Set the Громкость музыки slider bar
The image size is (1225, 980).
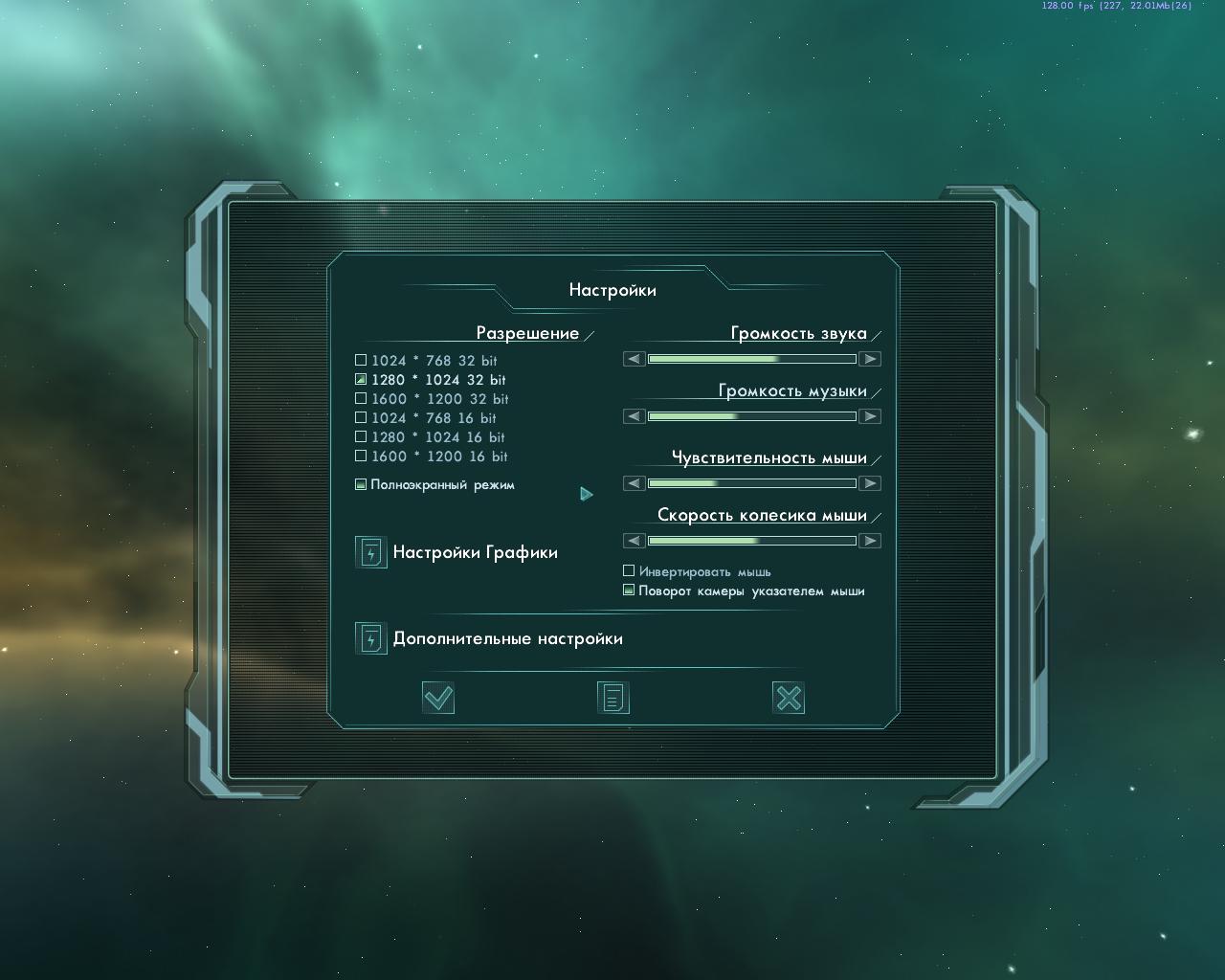[752, 416]
